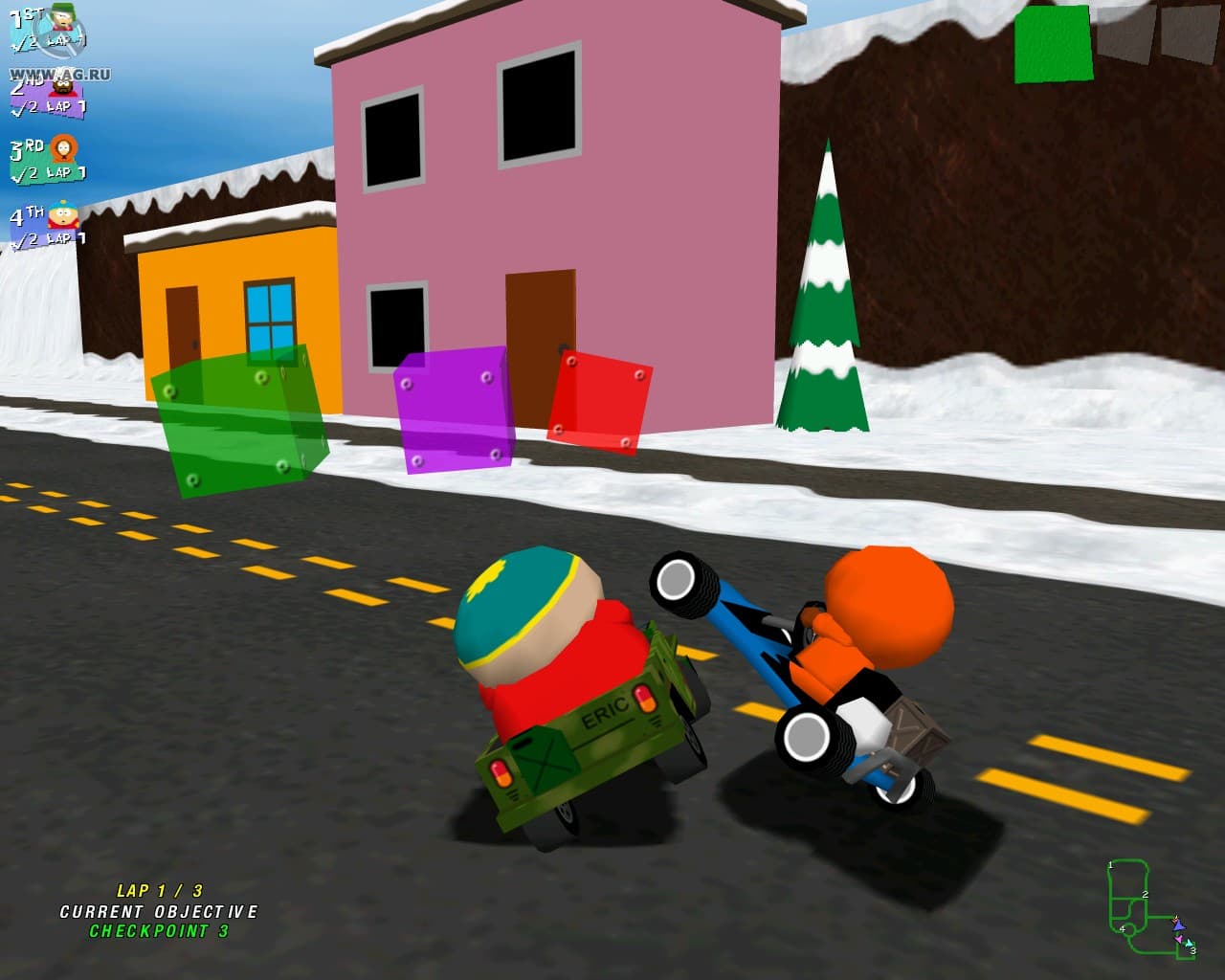
Task: Expand checkpoint 1 marker on minimap
Action: [1110, 865]
